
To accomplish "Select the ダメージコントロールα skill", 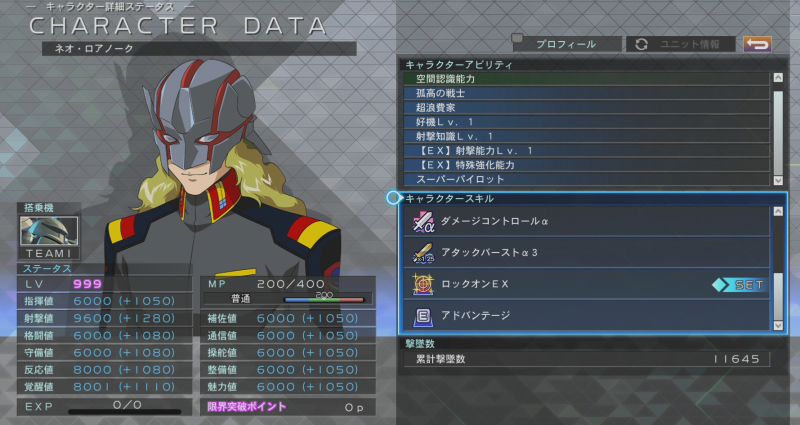I will (x=586, y=221).
